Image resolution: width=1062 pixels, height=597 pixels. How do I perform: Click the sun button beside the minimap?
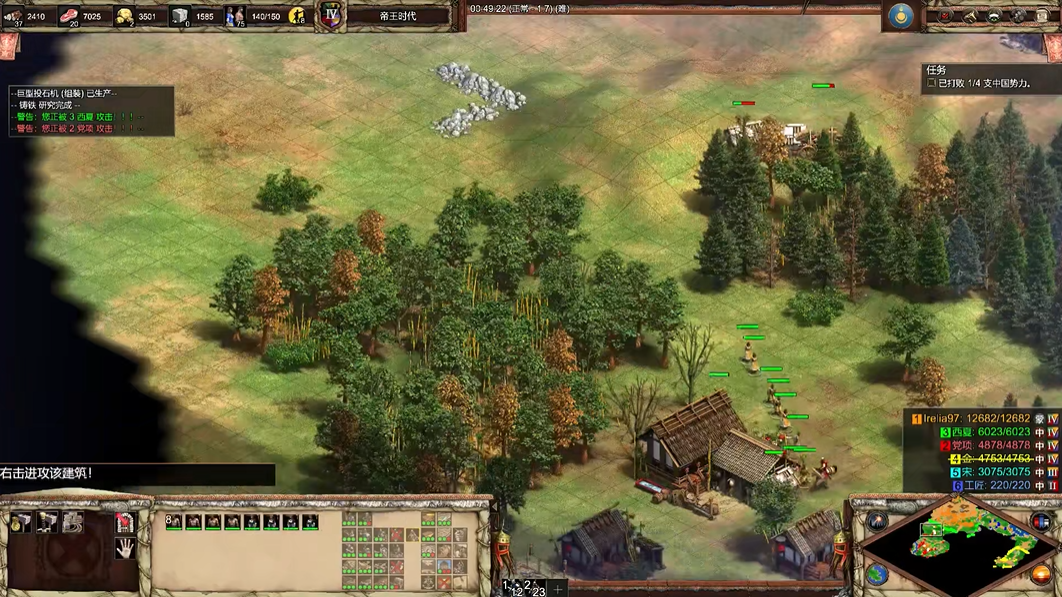(1042, 574)
